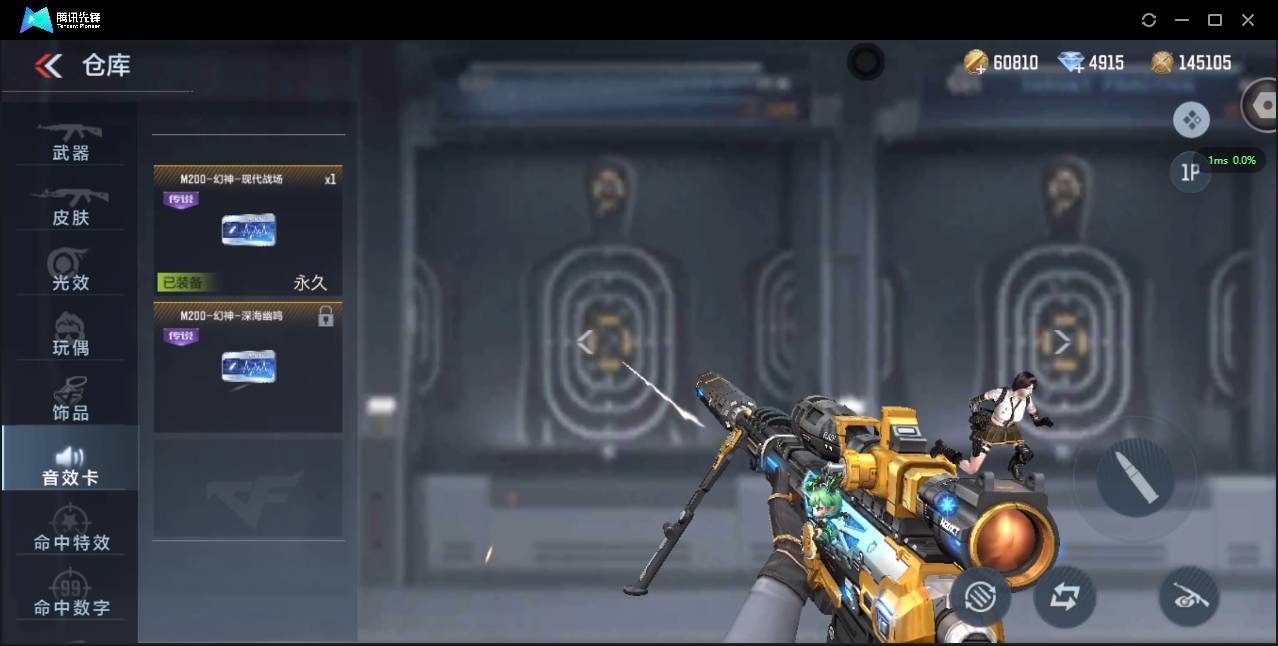
Task: Select the 光效 light effects tab
Action: 70,271
